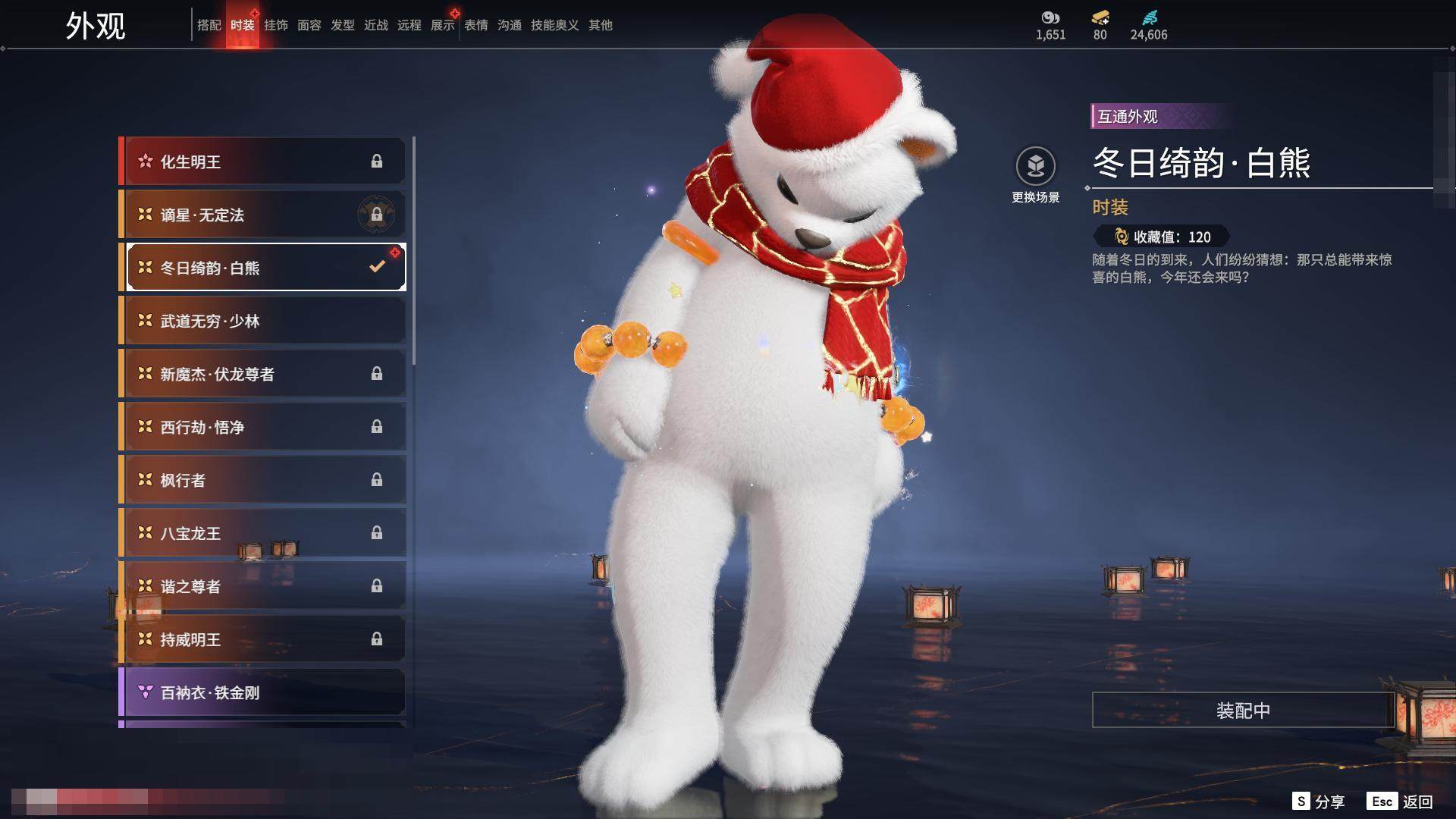This screenshot has width=1456, height=819.
Task: Switch to the 其他 tab
Action: tap(600, 25)
